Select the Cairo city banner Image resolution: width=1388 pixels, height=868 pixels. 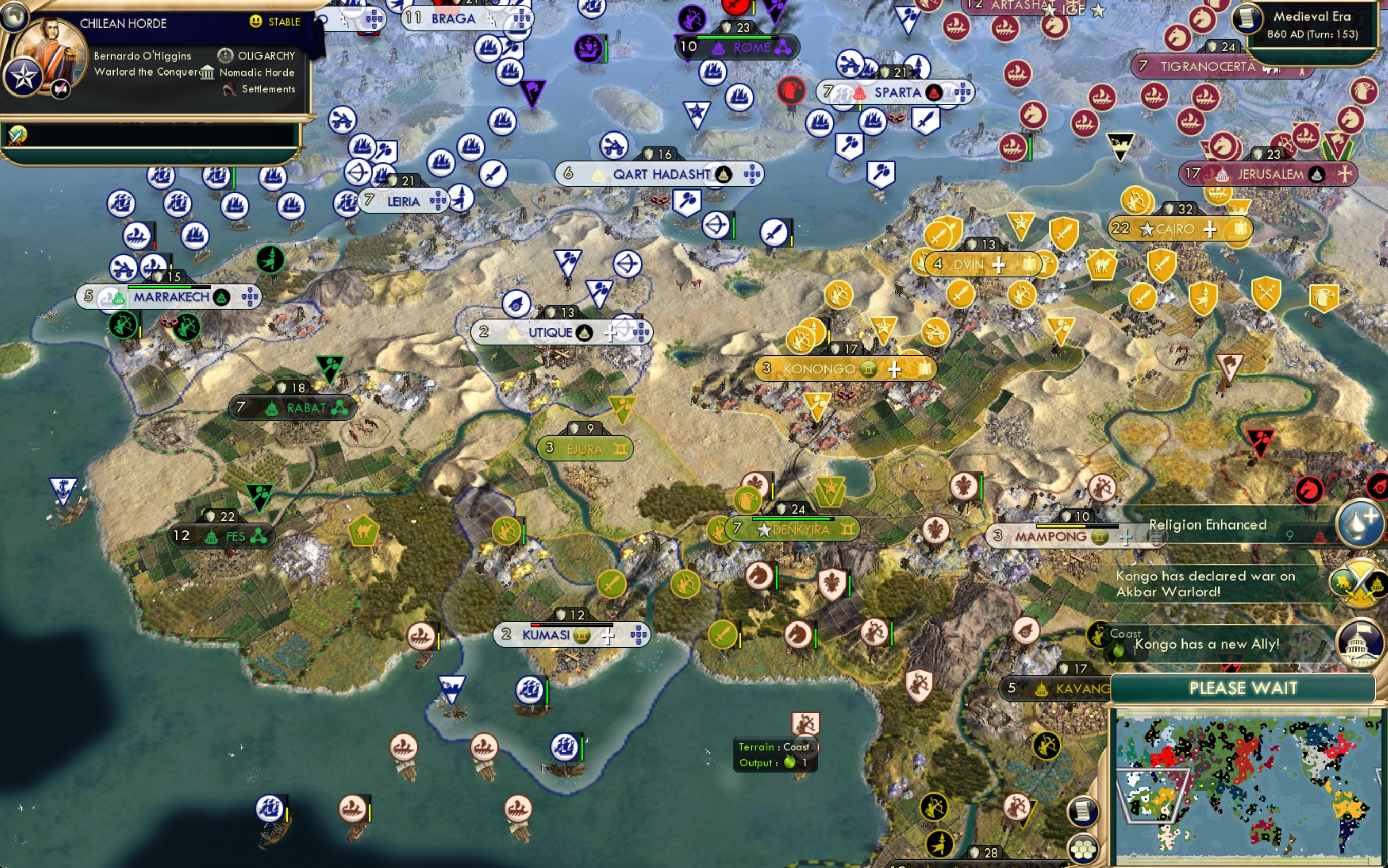coord(1176,229)
